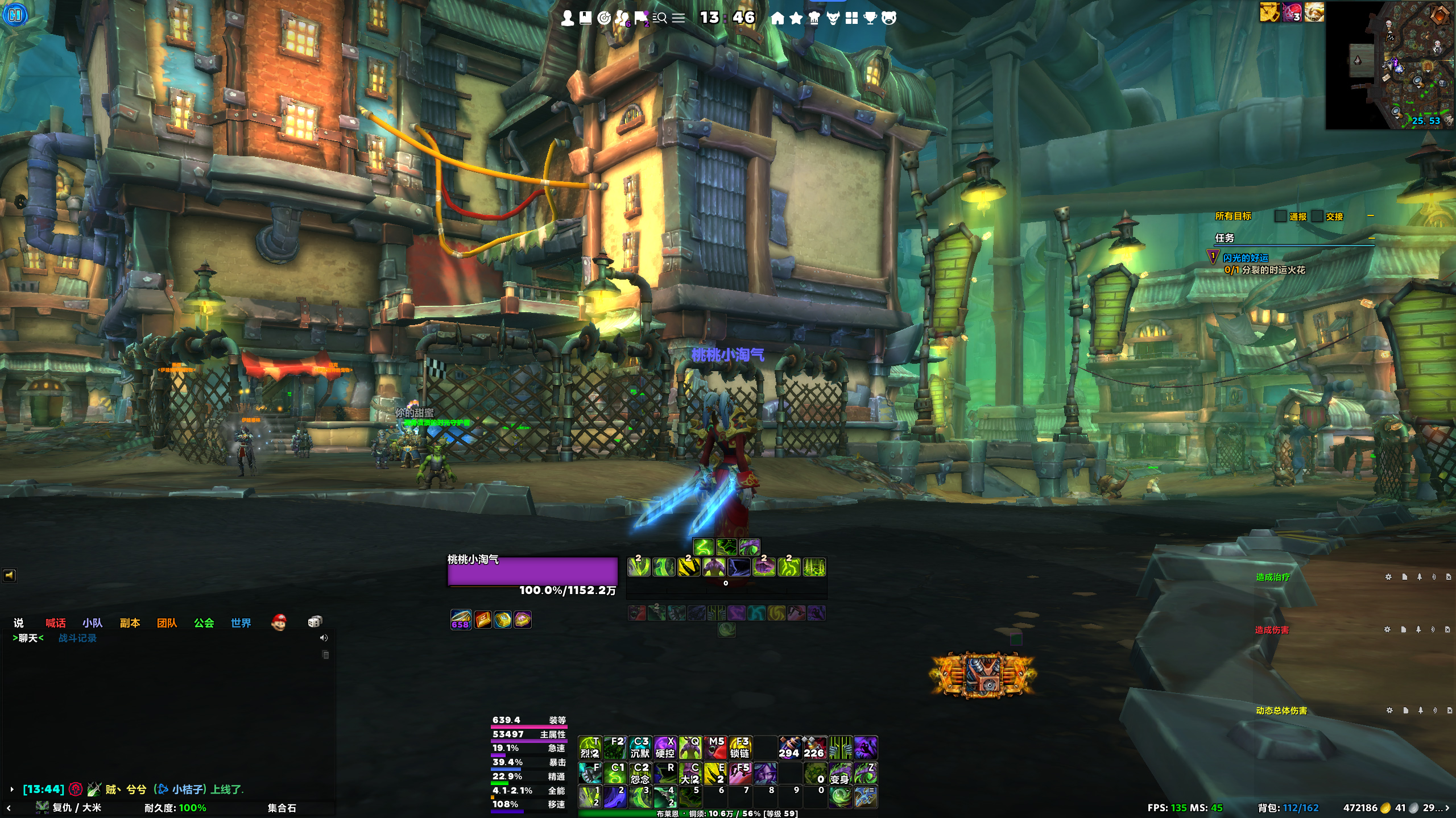Select the 公会 guild chat channel
Viewport: 1456px width, 818px height.
204,623
